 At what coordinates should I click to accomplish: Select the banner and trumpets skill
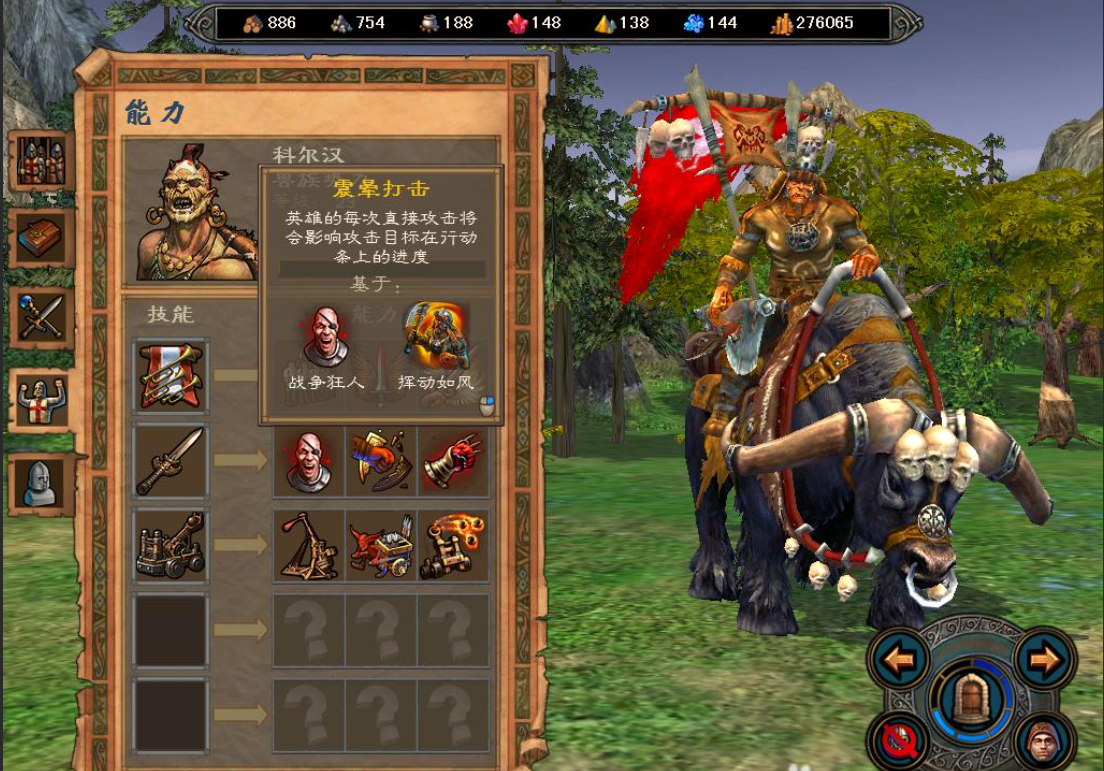[x=171, y=376]
